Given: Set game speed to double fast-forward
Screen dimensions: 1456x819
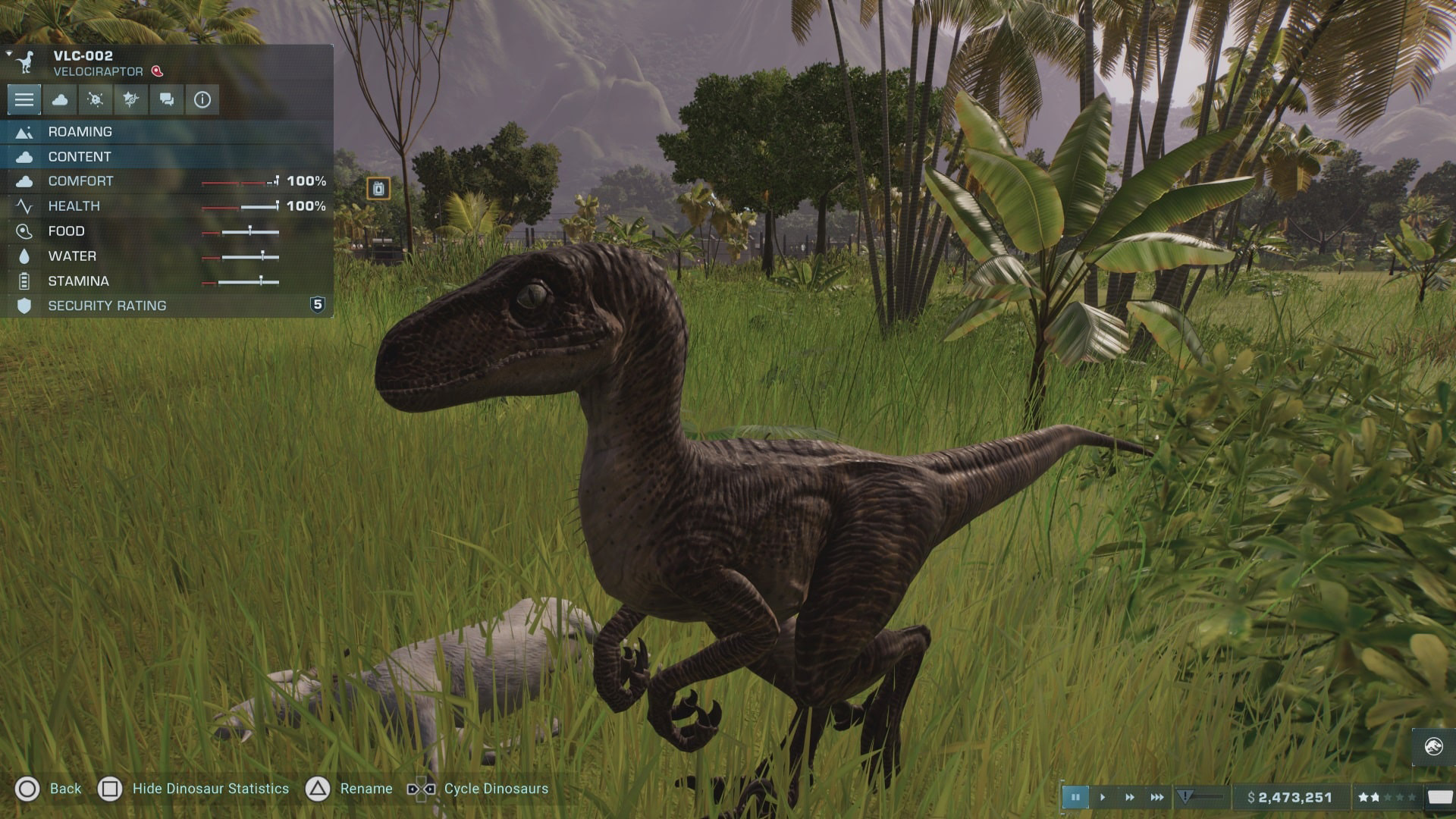Looking at the screenshot, I should 1130,797.
